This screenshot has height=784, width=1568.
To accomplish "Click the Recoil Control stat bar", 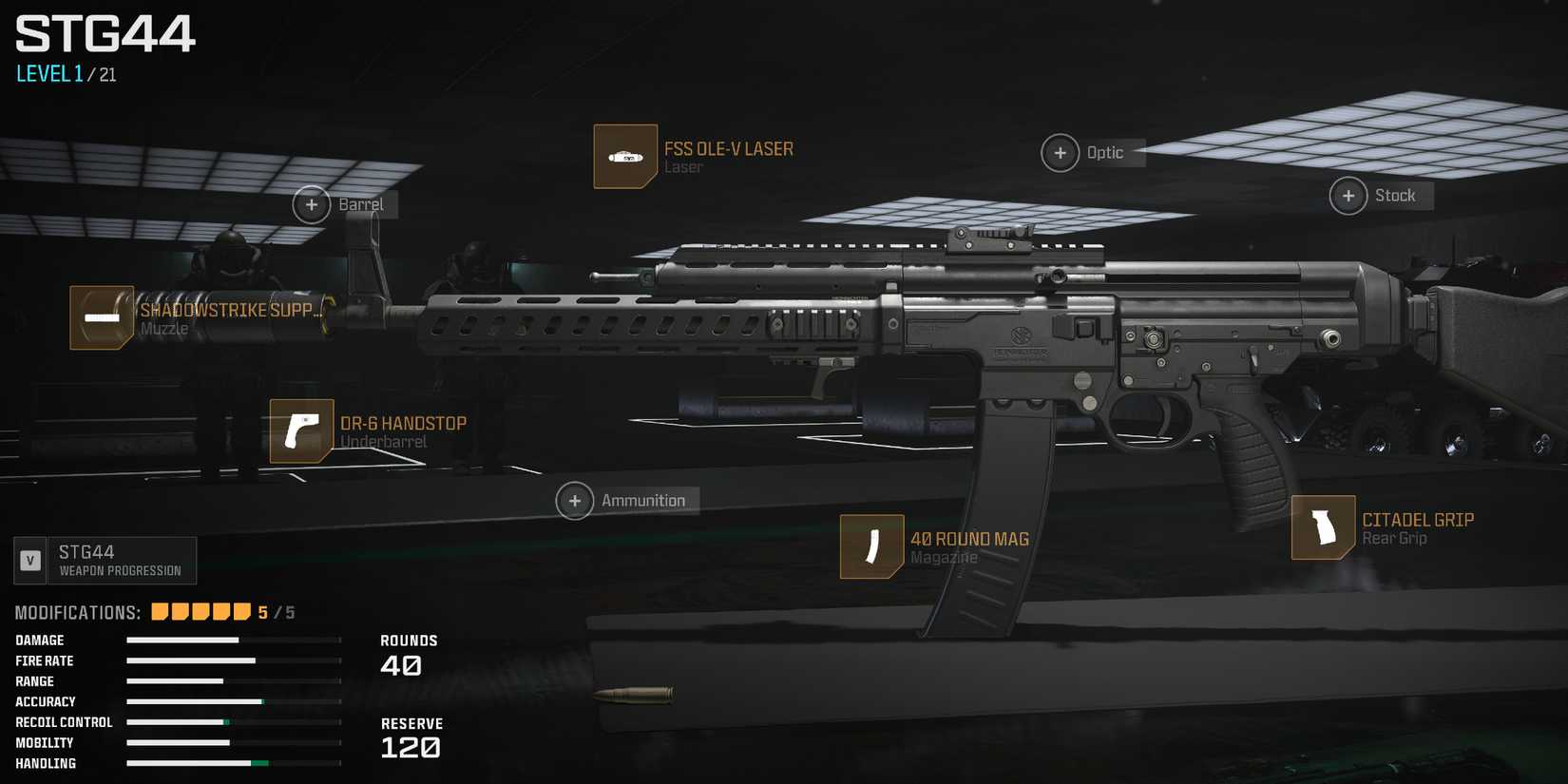I will pyautogui.click(x=233, y=722).
